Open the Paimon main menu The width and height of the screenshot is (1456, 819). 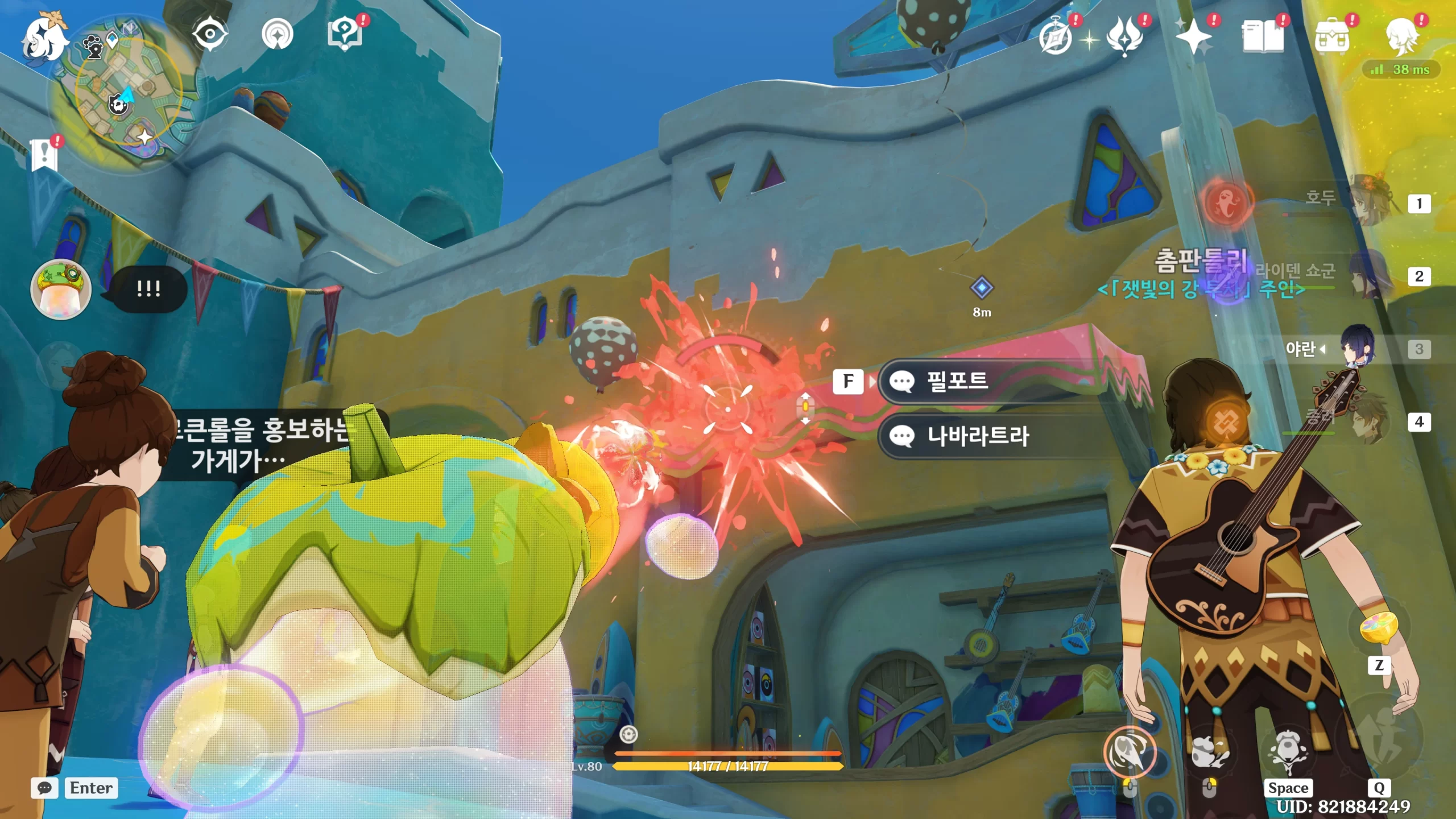pos(44,39)
